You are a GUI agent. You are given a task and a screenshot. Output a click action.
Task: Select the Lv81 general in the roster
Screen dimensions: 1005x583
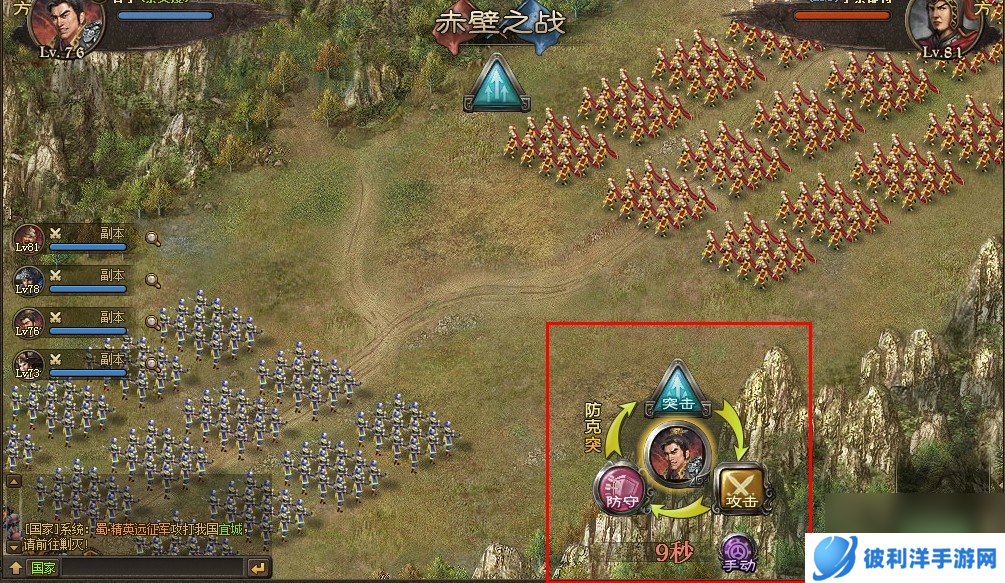(x=28, y=240)
